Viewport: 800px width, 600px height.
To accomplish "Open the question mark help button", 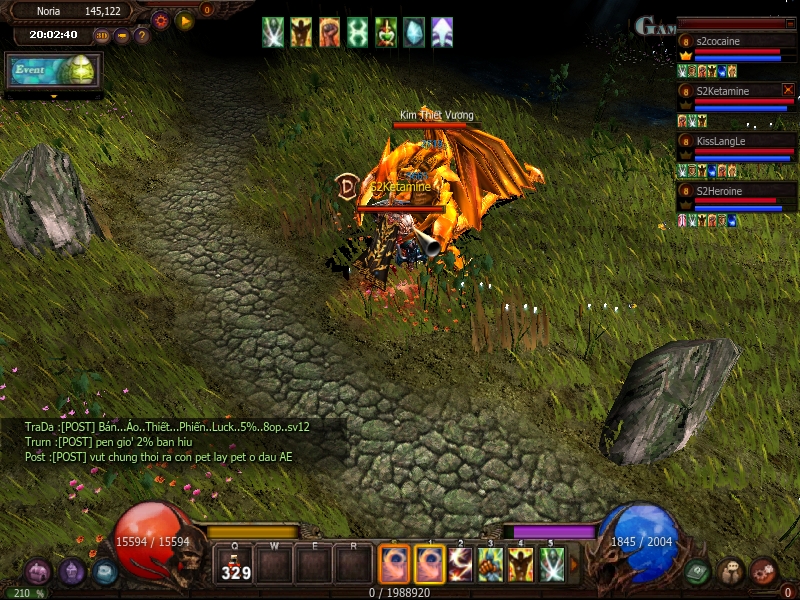I will tap(142, 36).
